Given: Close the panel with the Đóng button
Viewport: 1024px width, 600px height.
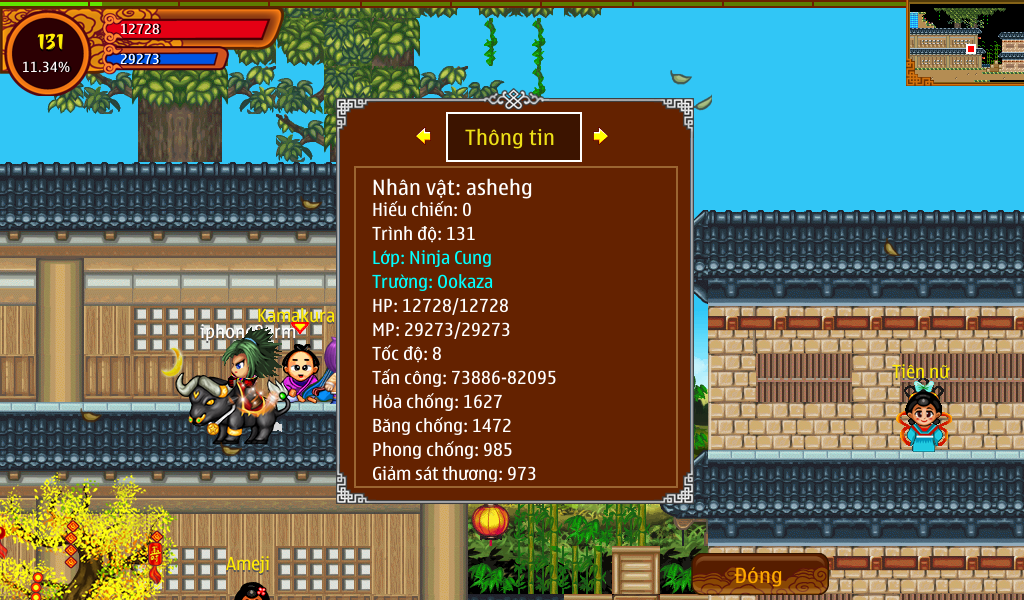Looking at the screenshot, I should 759,575.
